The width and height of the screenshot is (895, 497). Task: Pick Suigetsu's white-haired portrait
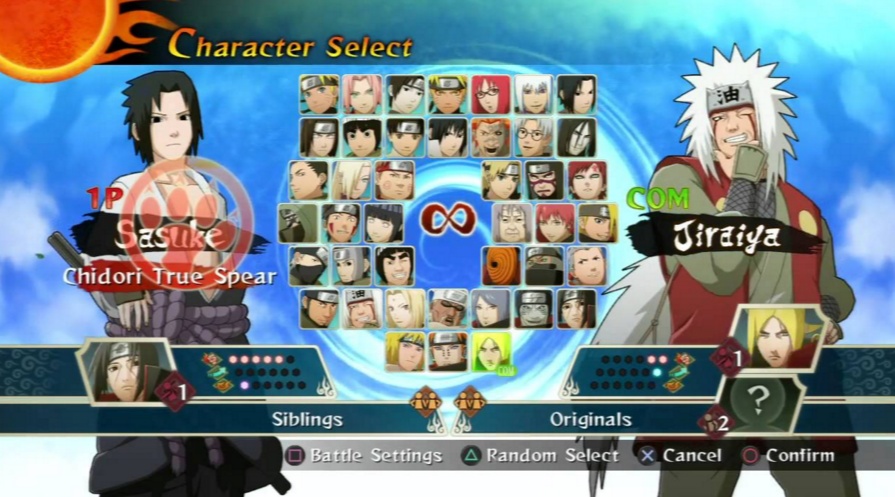pos(533,94)
